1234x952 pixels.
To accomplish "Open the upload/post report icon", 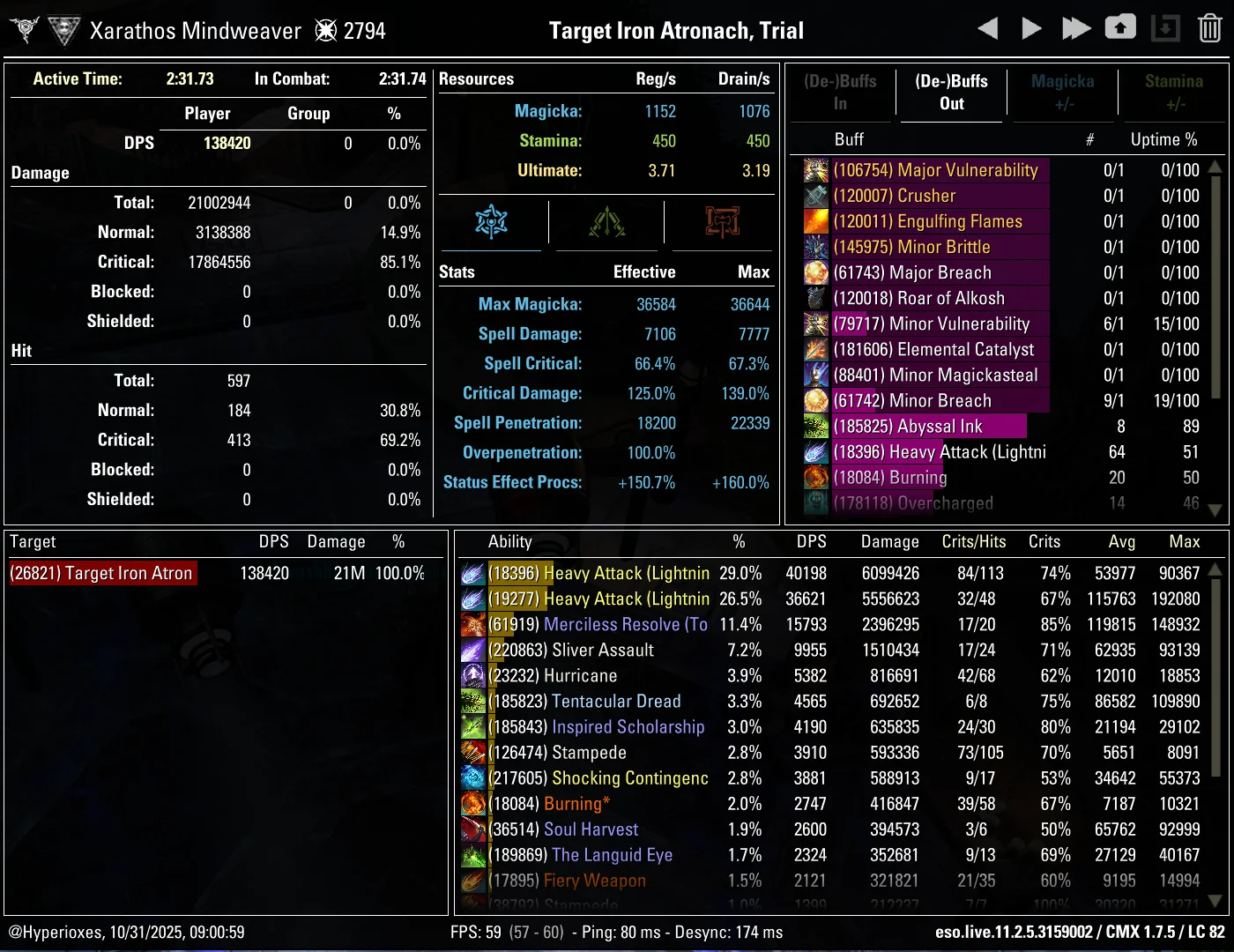I will click(x=1120, y=27).
